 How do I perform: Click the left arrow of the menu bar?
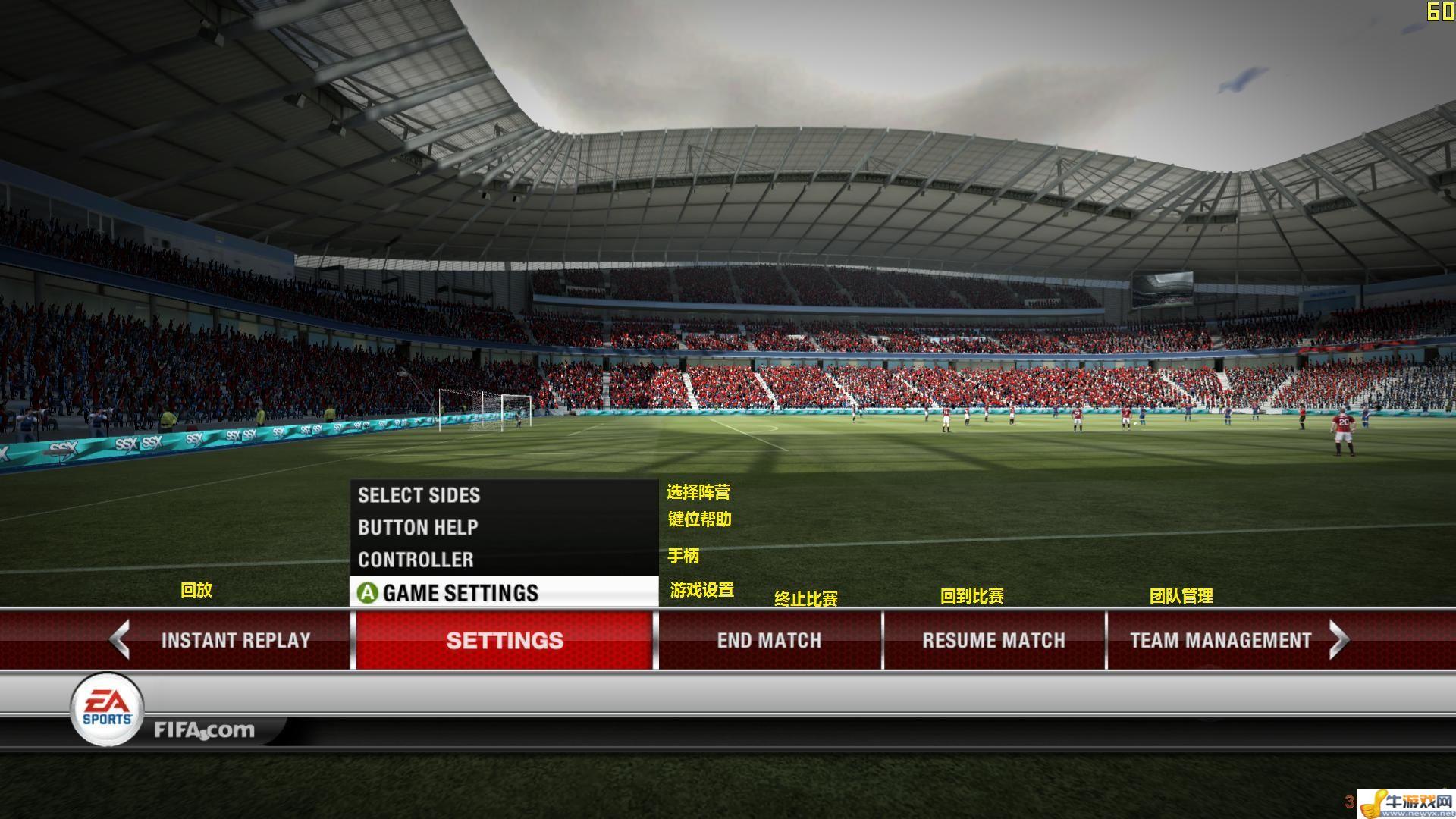(120, 639)
